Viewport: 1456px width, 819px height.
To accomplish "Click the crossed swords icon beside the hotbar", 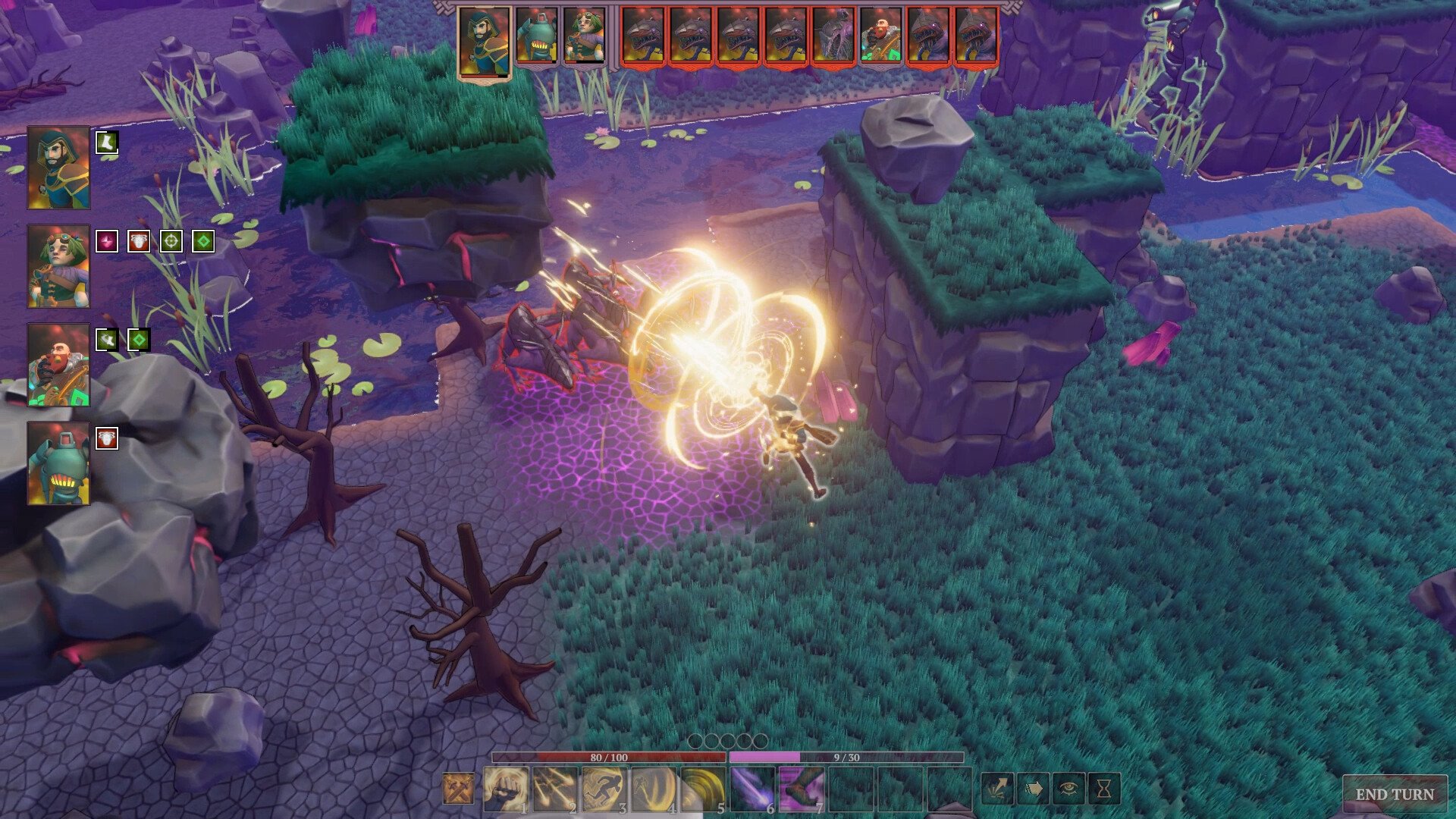I will coord(458,789).
